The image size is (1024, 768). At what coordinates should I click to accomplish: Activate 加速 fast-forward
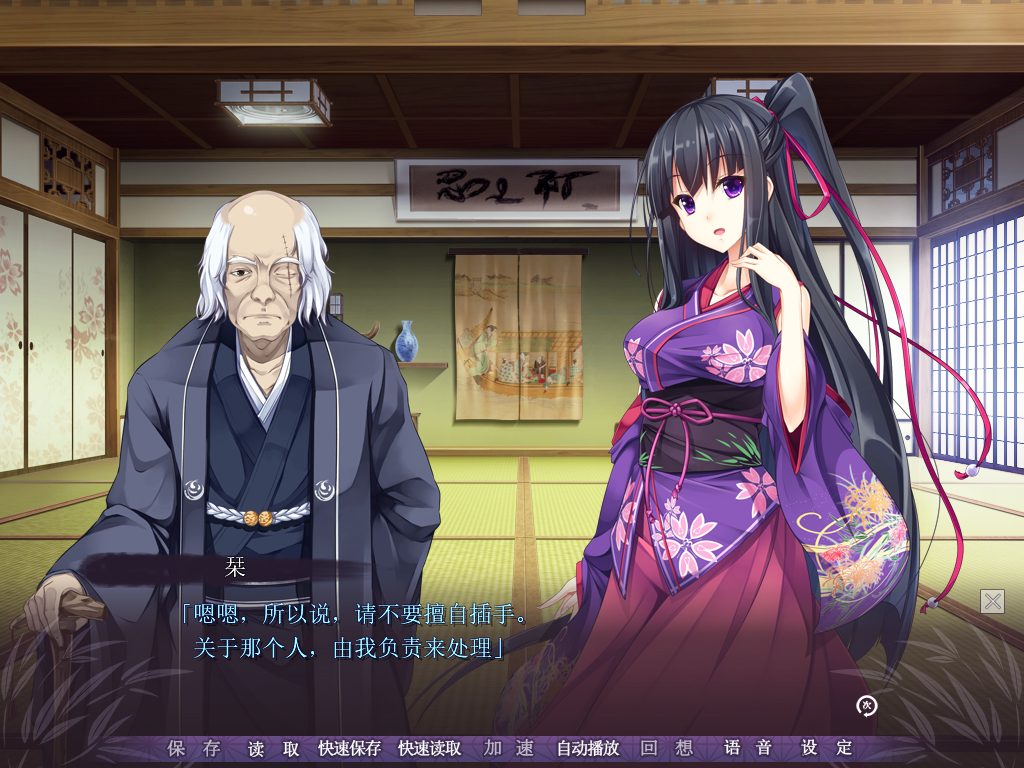pos(509,748)
